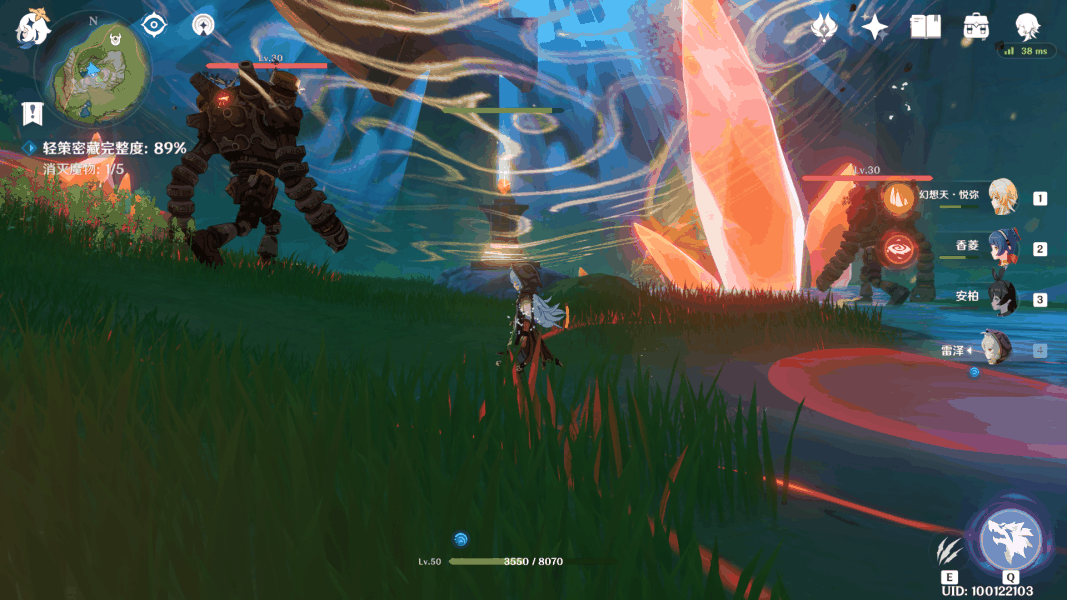Open the Paimon menu icon
Viewport: 1067px width, 600px height.
(32, 28)
